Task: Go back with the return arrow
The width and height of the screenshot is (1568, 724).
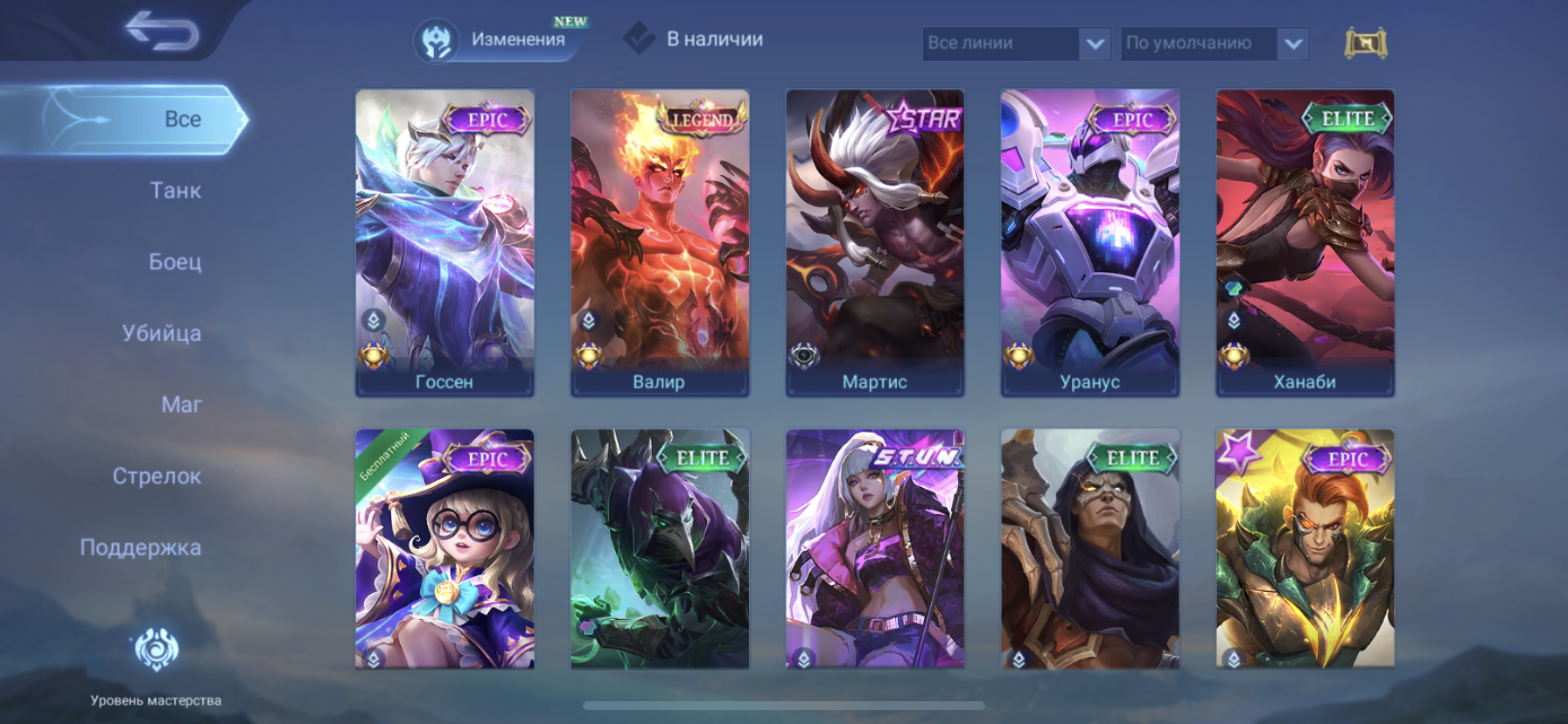Action: 162,31
